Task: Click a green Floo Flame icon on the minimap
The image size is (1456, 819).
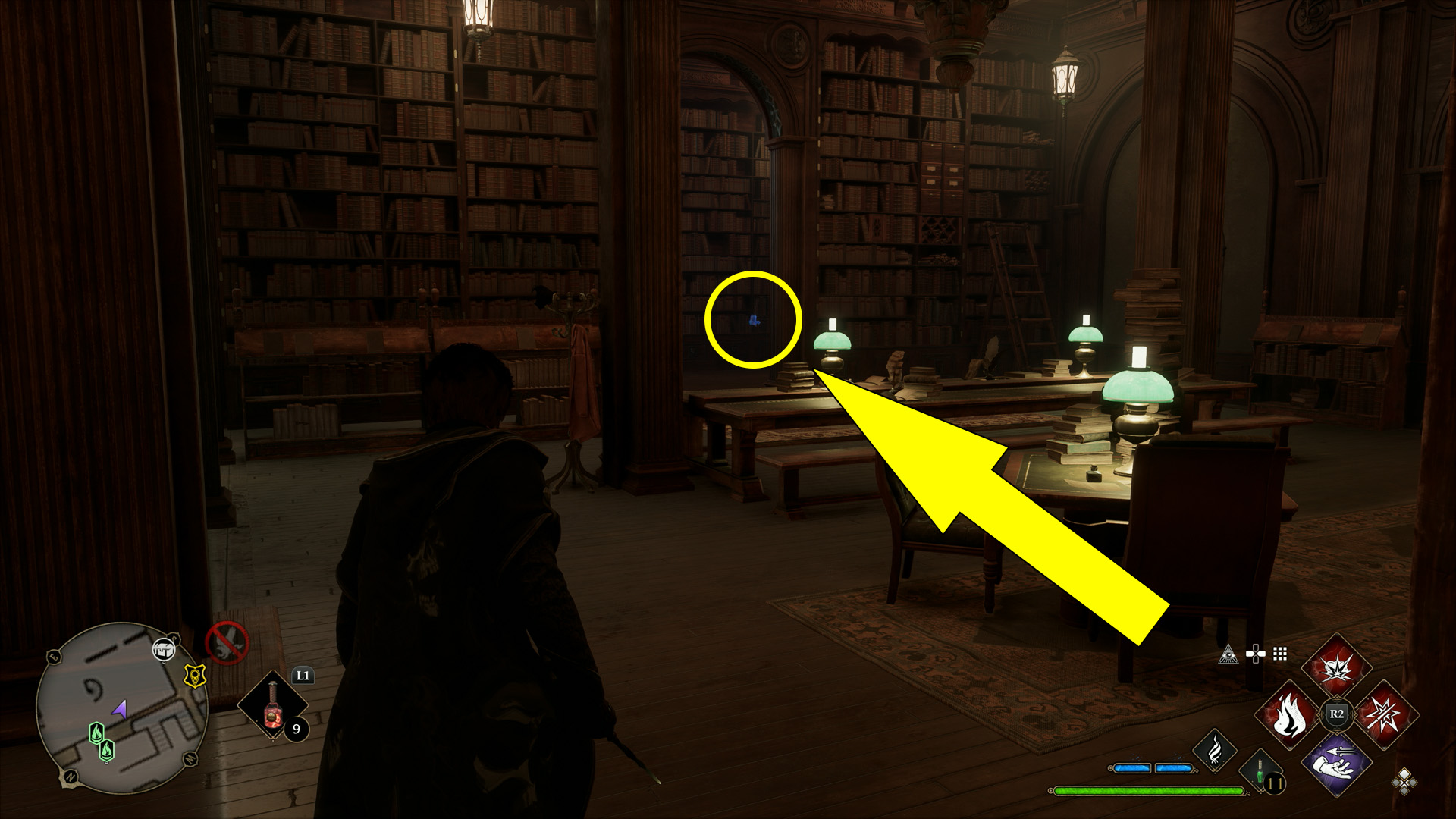Action: (97, 733)
